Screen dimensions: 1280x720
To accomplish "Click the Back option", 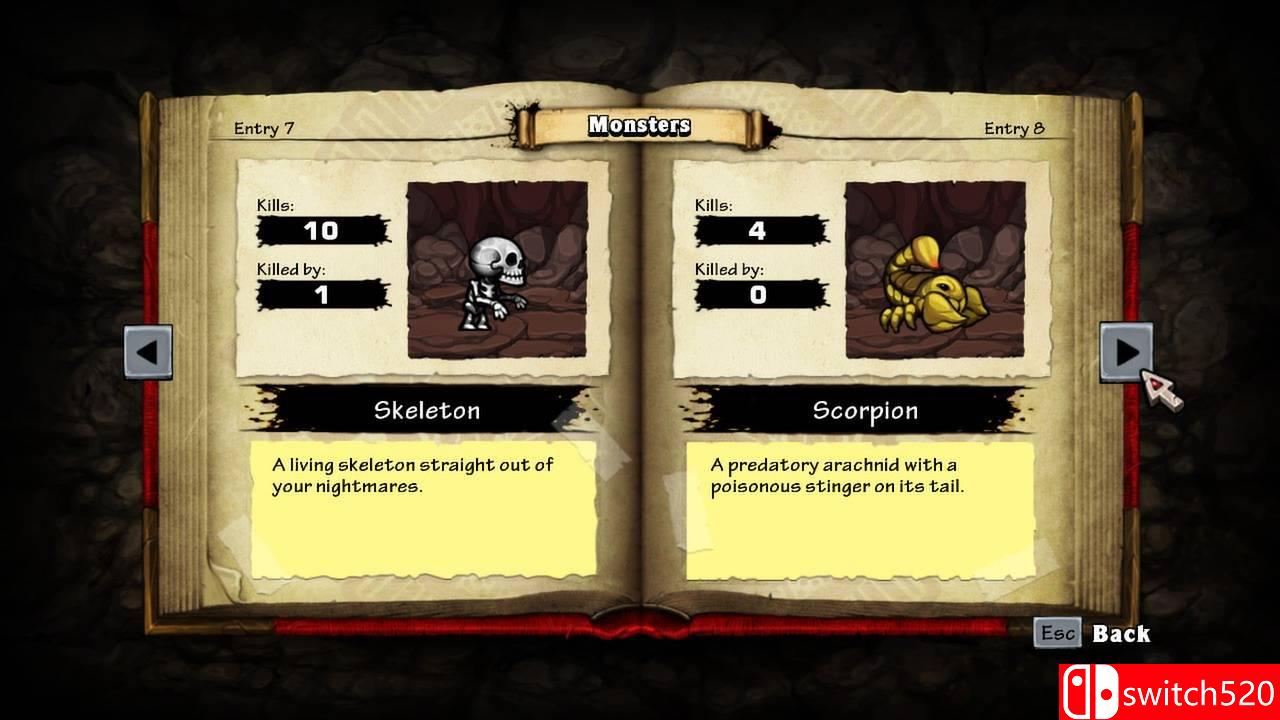I will (1123, 633).
